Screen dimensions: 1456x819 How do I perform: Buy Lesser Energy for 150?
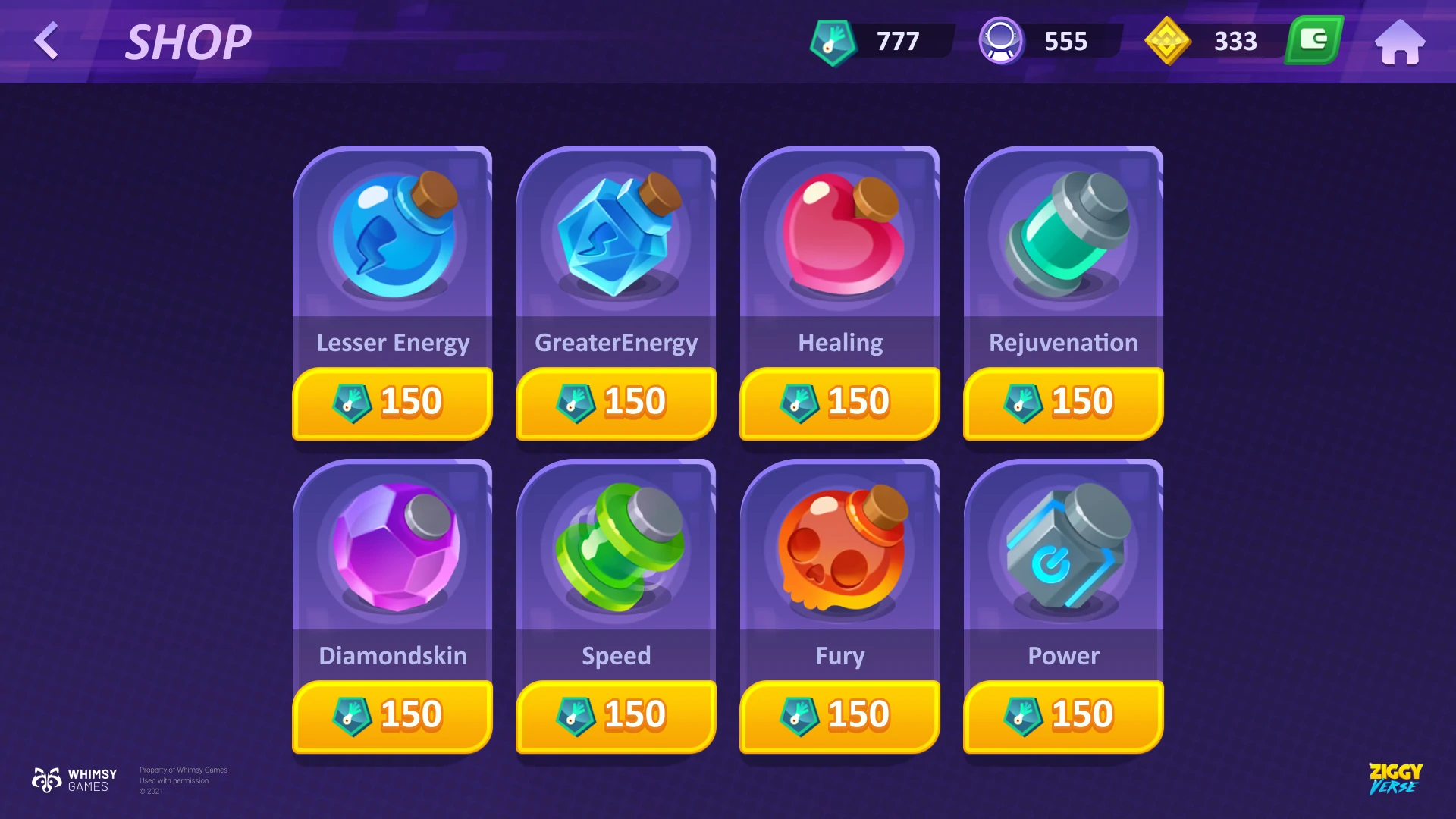[392, 403]
